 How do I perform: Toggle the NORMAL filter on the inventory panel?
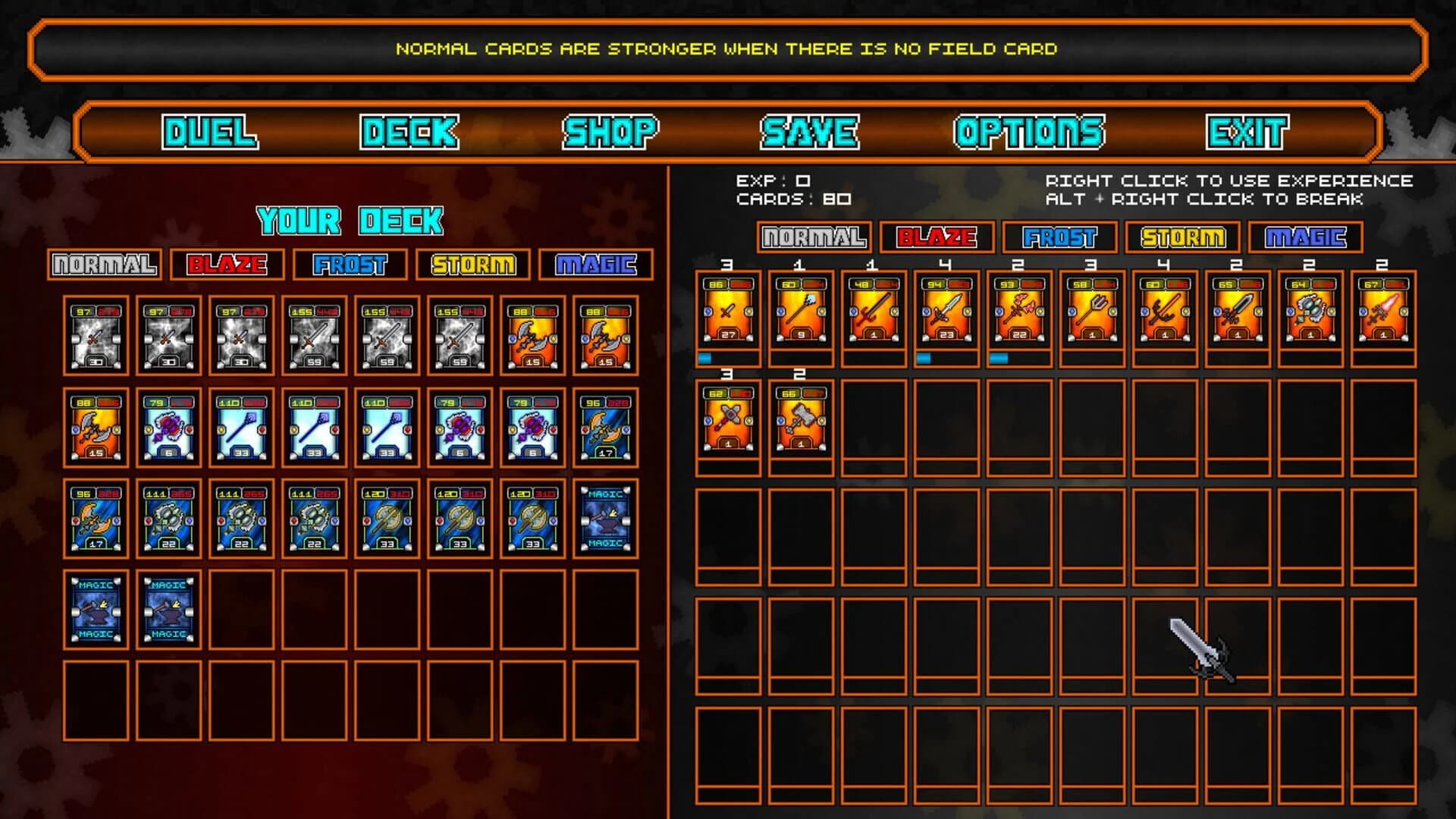pos(812,237)
